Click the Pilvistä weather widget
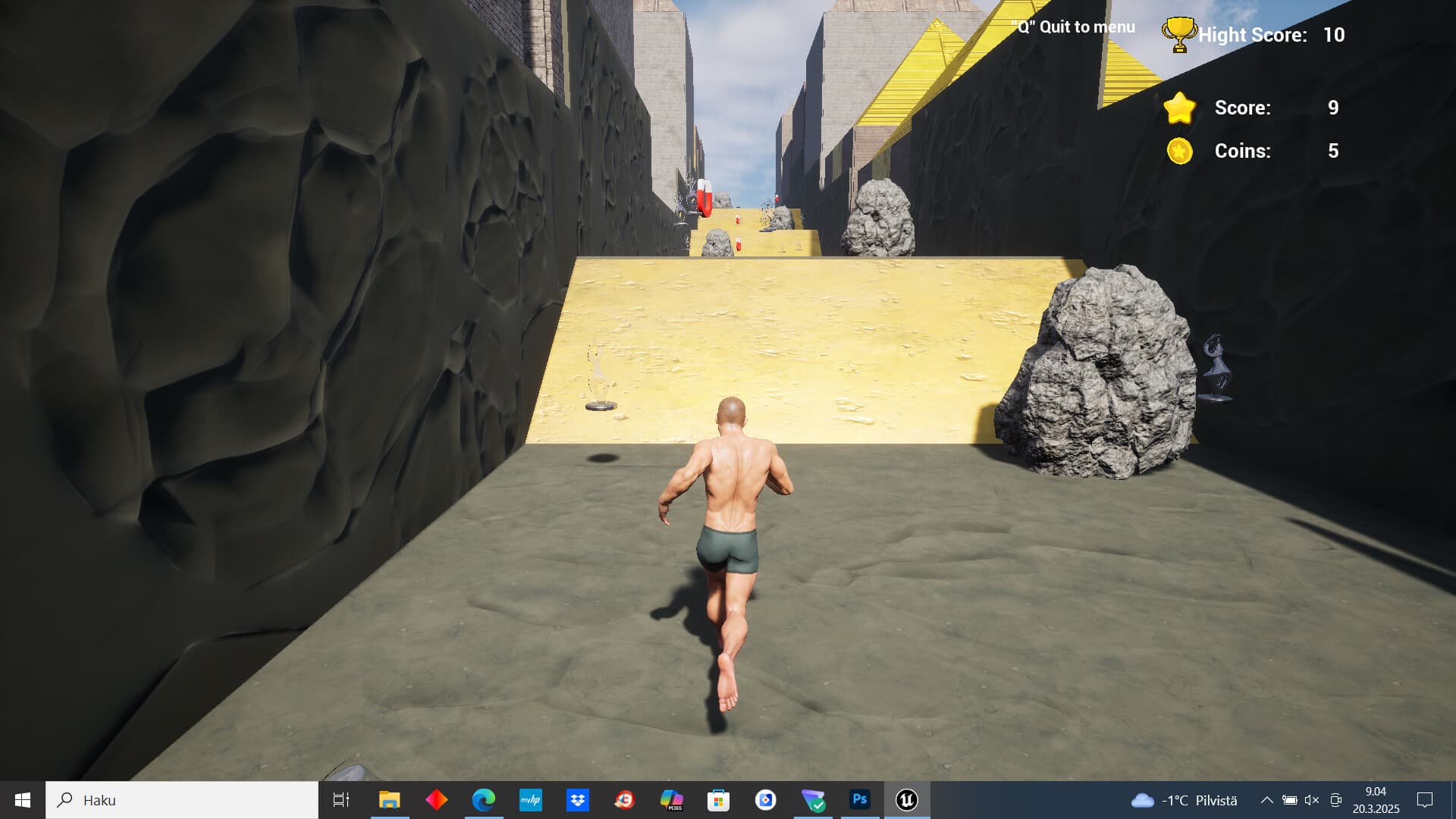Image resolution: width=1456 pixels, height=819 pixels. [1183, 800]
